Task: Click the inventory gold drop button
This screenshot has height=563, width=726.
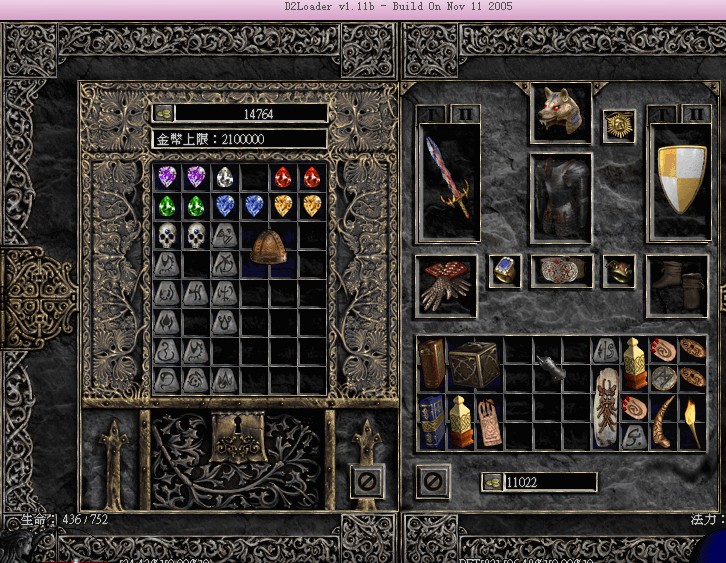Action: (492, 482)
